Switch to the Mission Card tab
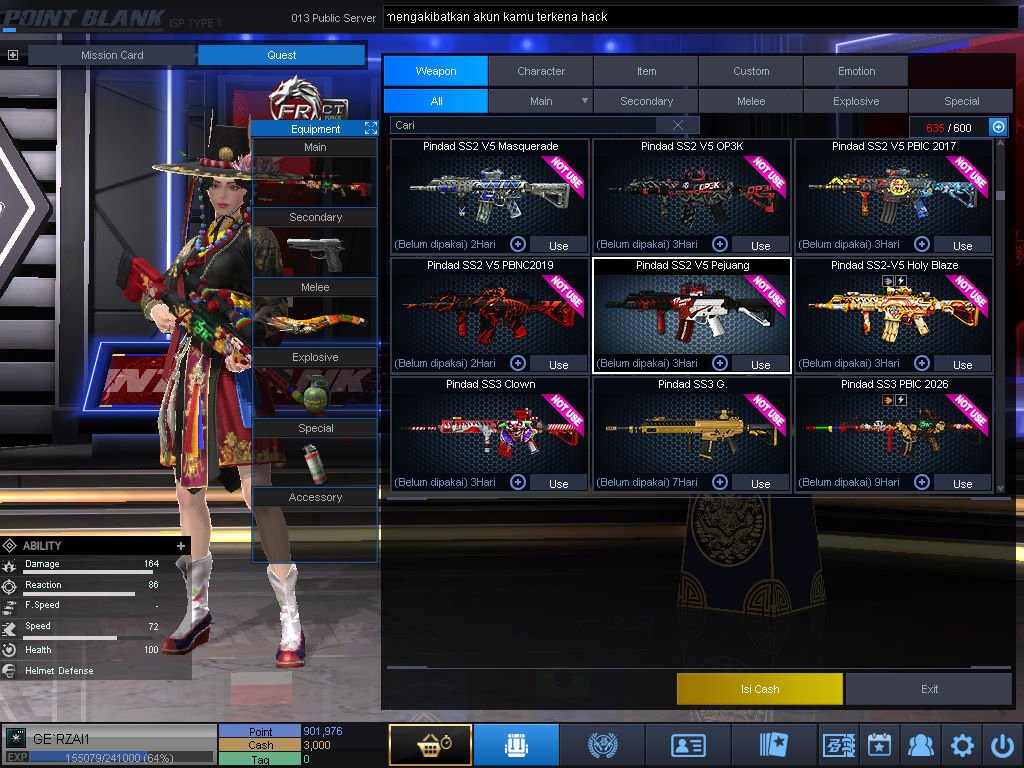 tap(112, 55)
